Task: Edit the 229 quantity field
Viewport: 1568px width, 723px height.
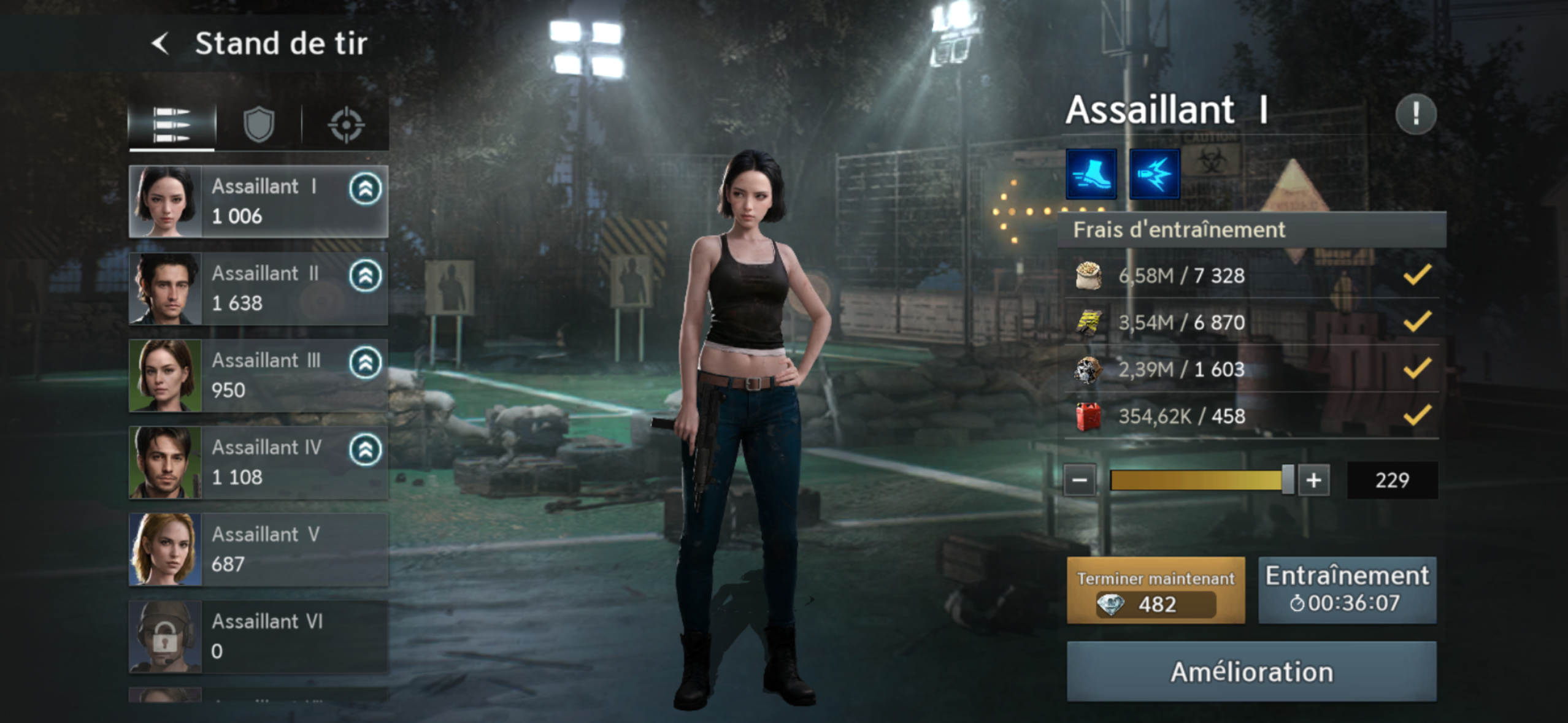Action: [1391, 480]
